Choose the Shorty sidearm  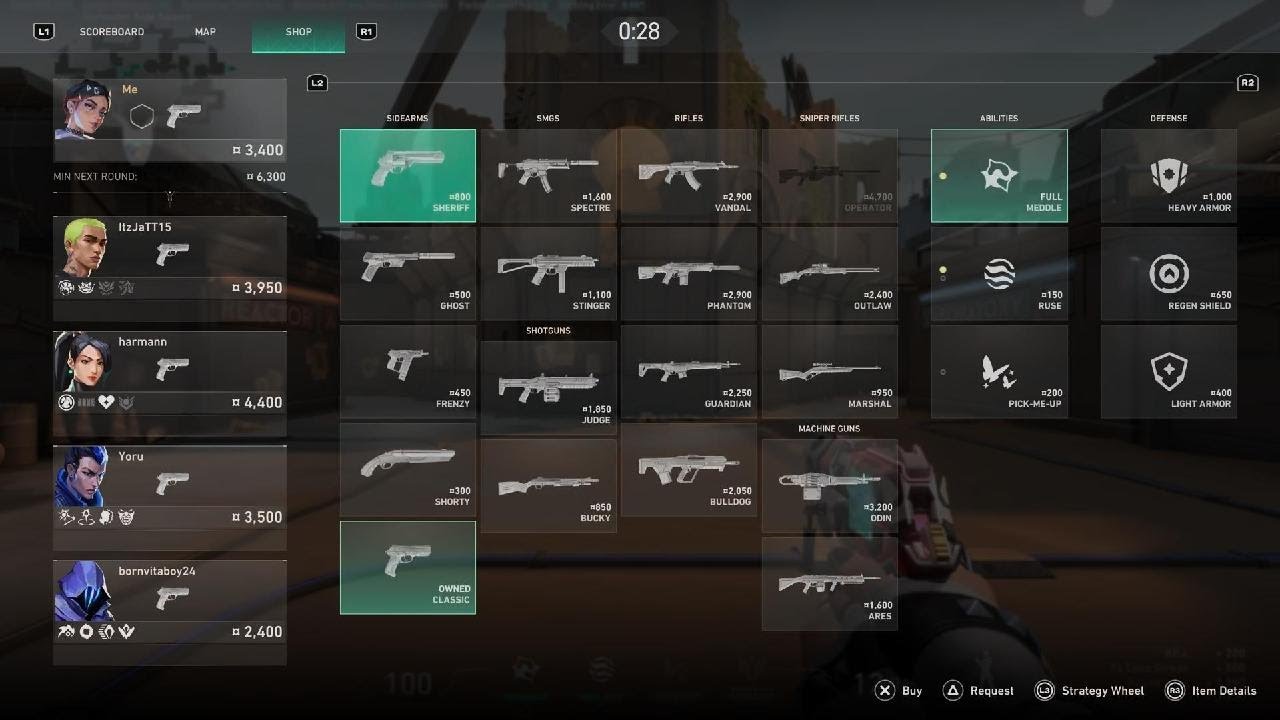[408, 469]
